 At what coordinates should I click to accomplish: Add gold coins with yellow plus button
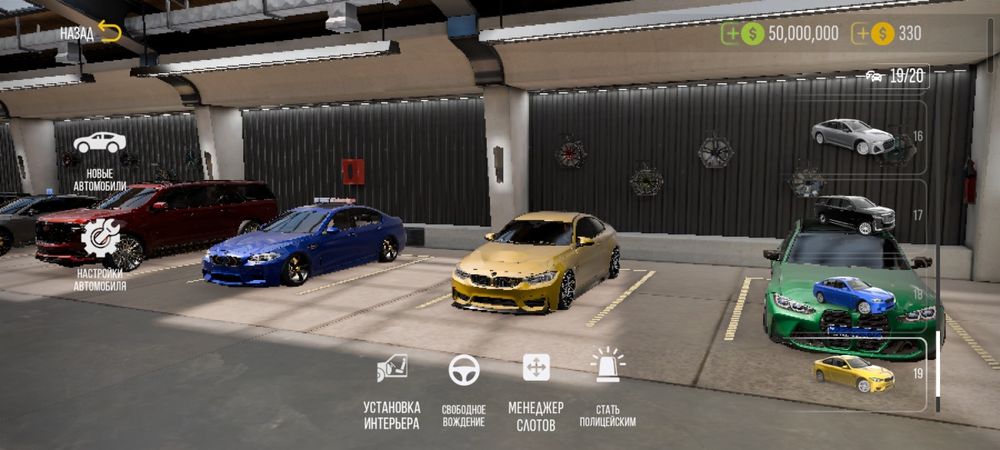tap(862, 34)
